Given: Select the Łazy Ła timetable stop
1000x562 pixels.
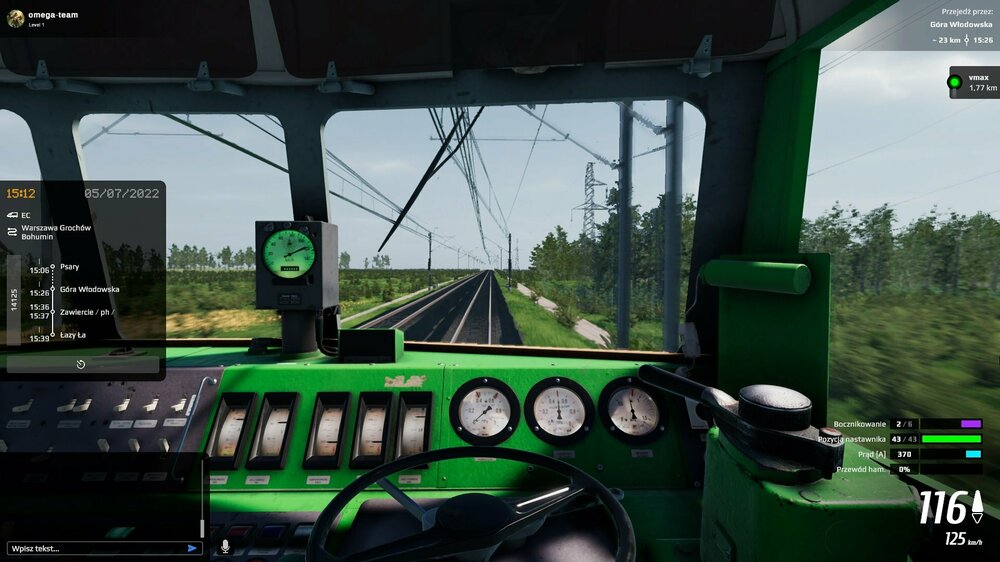Looking at the screenshot, I should 75,337.
